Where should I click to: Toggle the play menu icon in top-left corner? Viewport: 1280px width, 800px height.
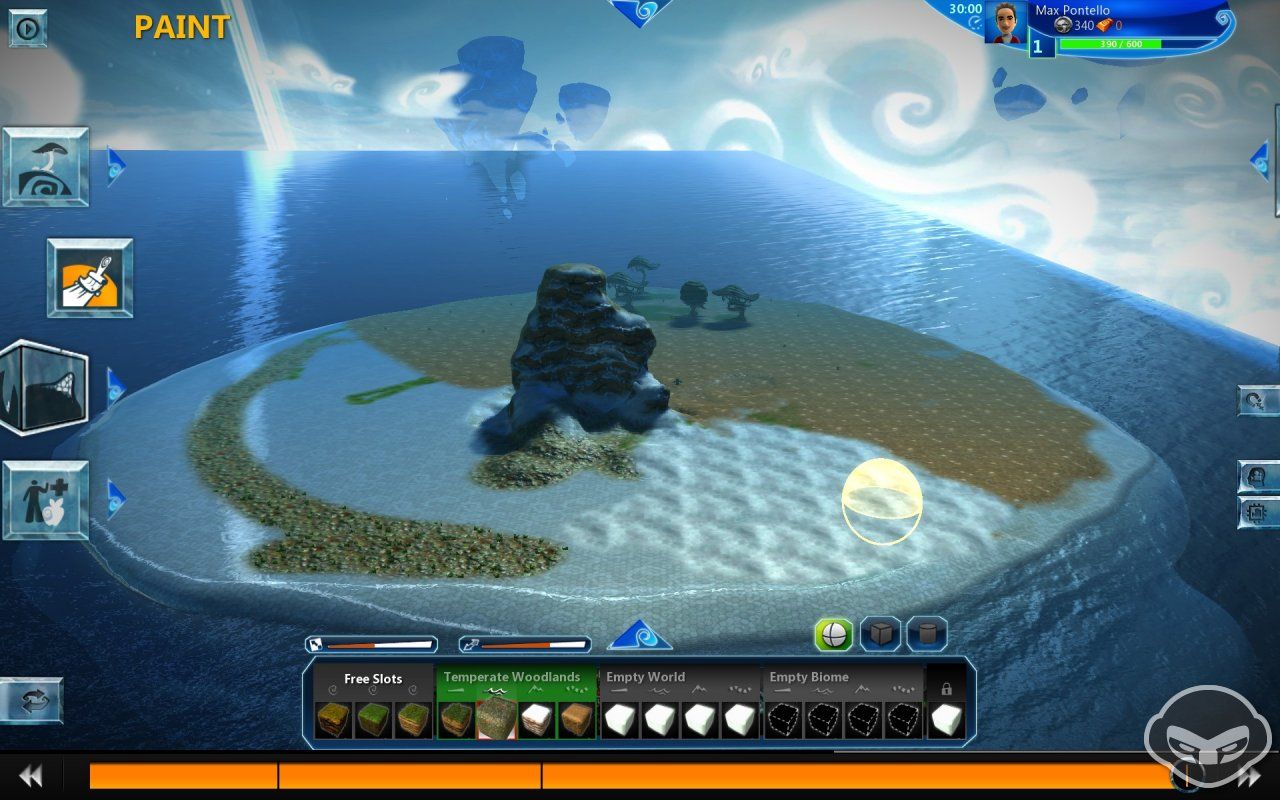coord(26,28)
